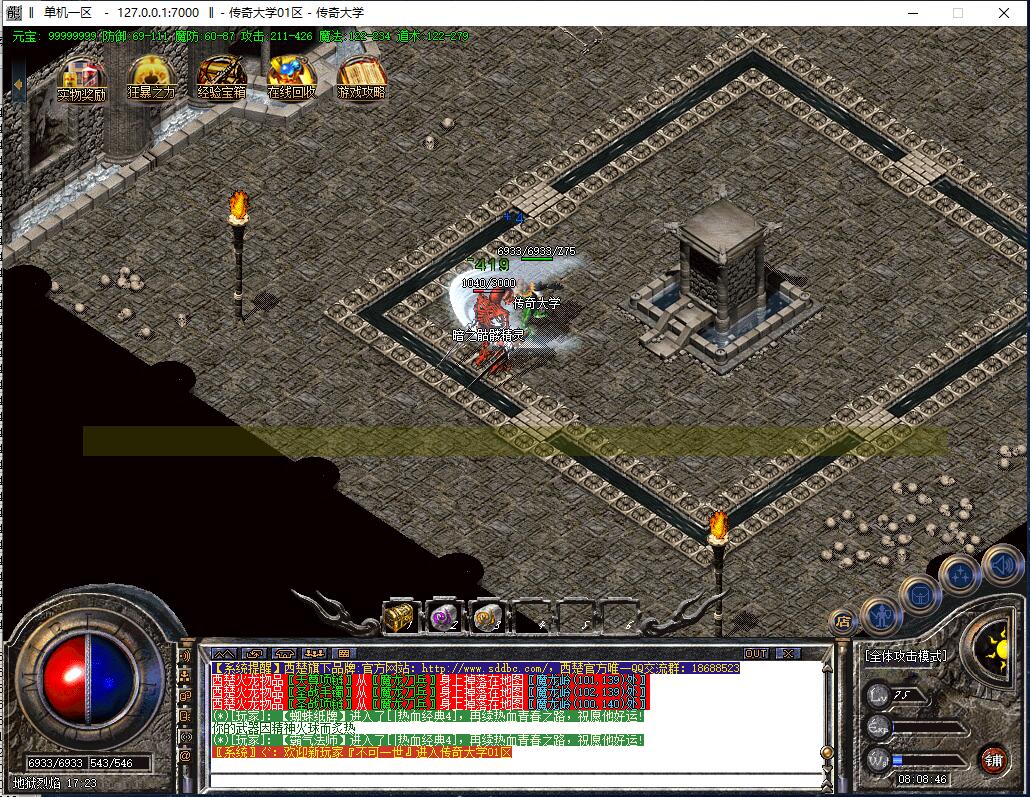The height and width of the screenshot is (797, 1030).
Task: Open the skills sparkle round button
Action: click(x=960, y=575)
